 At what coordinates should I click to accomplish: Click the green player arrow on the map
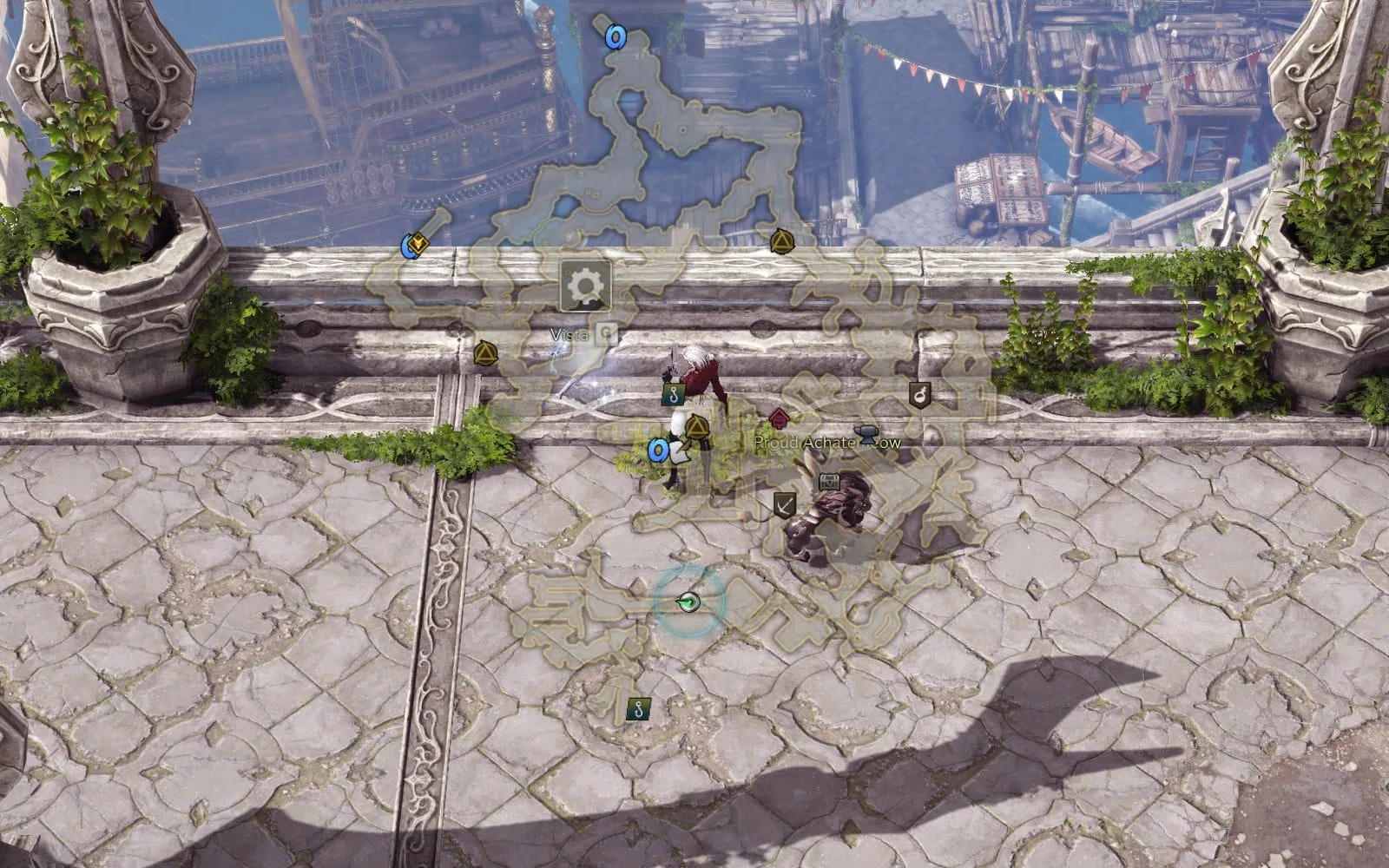688,601
